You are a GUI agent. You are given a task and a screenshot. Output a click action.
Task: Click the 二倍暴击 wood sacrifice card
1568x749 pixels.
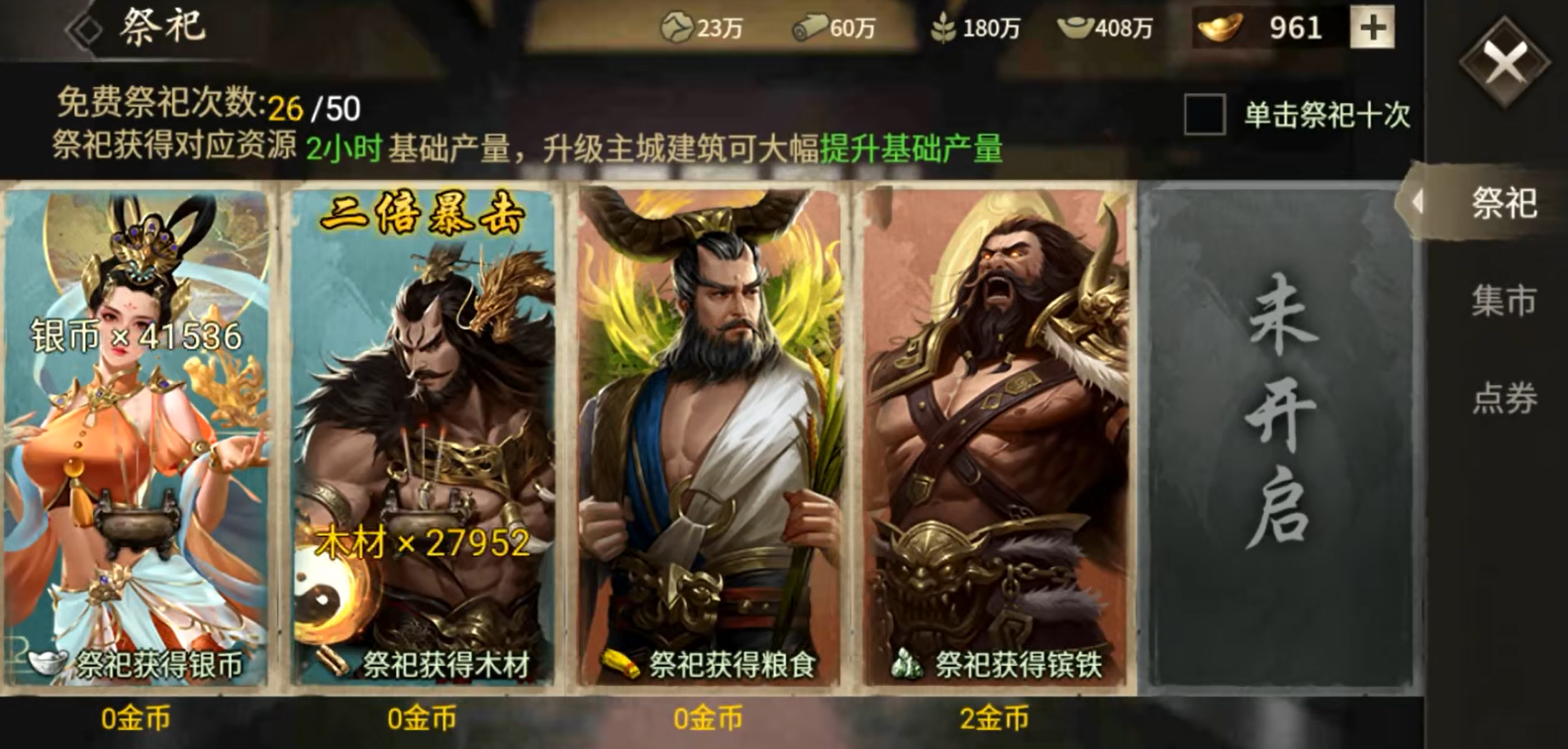426,435
